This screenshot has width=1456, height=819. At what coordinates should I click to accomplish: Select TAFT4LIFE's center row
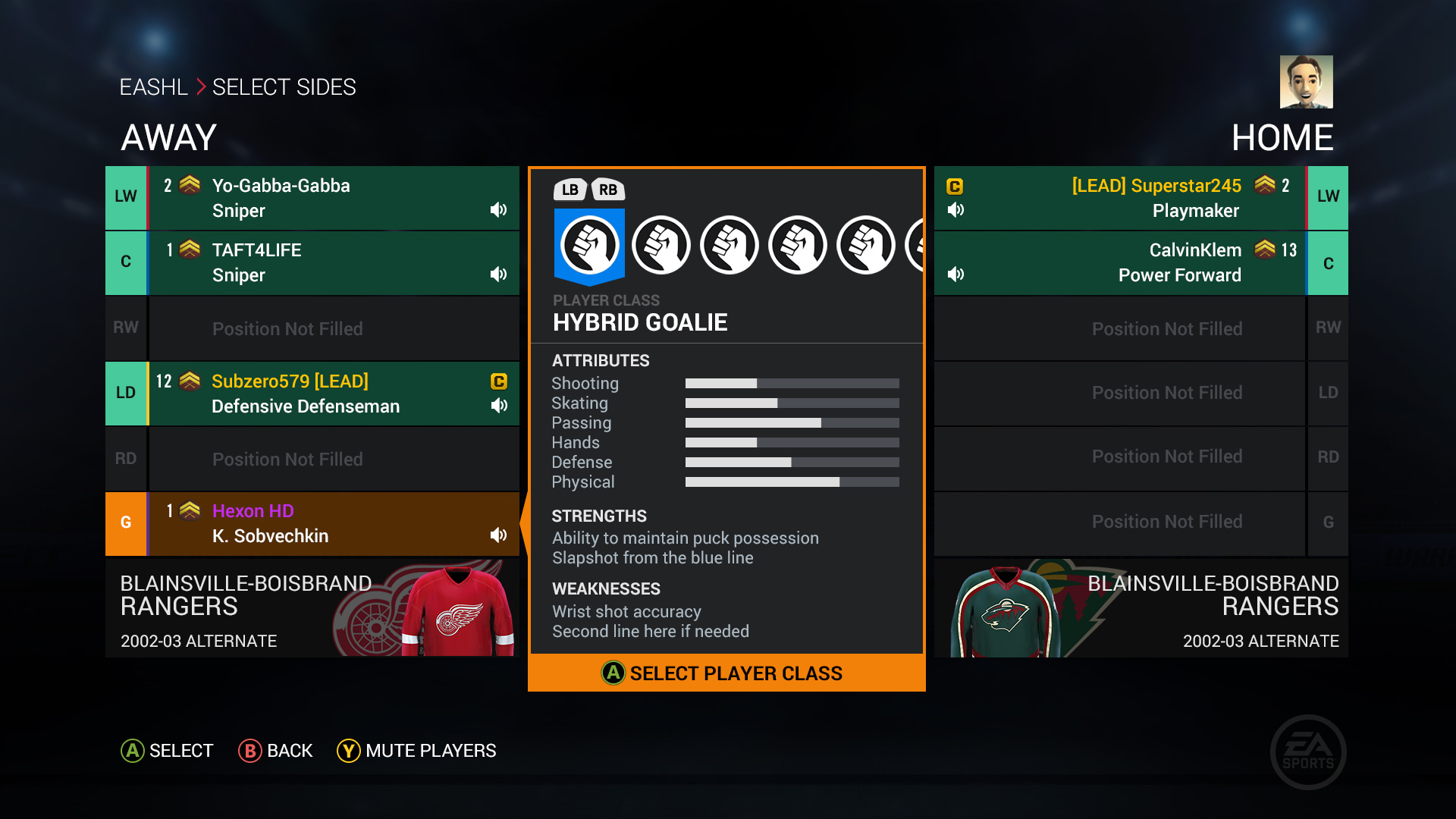pyautogui.click(x=312, y=262)
